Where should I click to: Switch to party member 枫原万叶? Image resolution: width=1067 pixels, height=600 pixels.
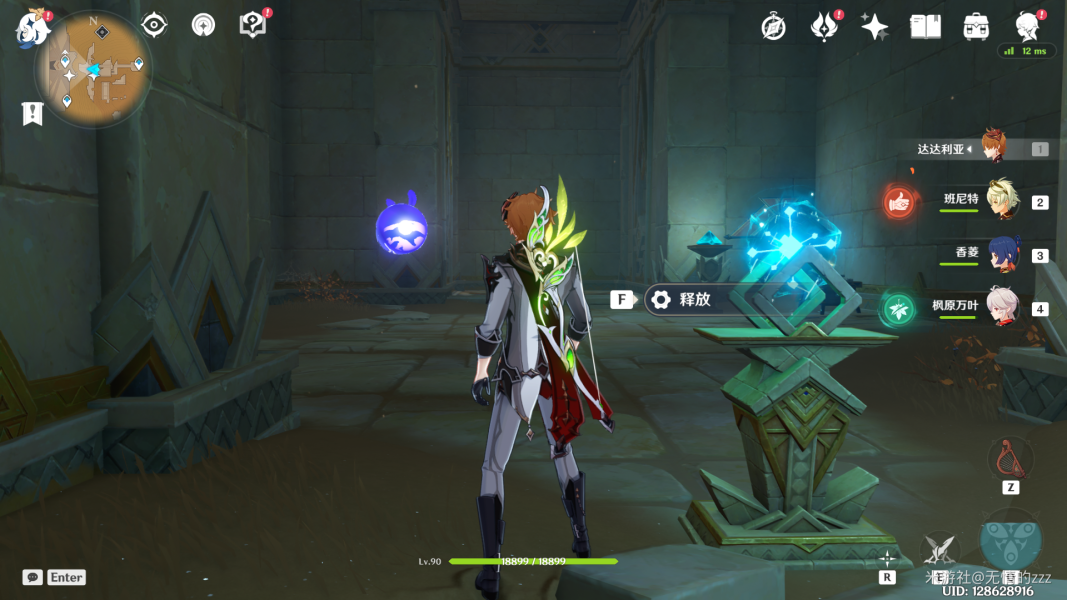pos(1001,307)
